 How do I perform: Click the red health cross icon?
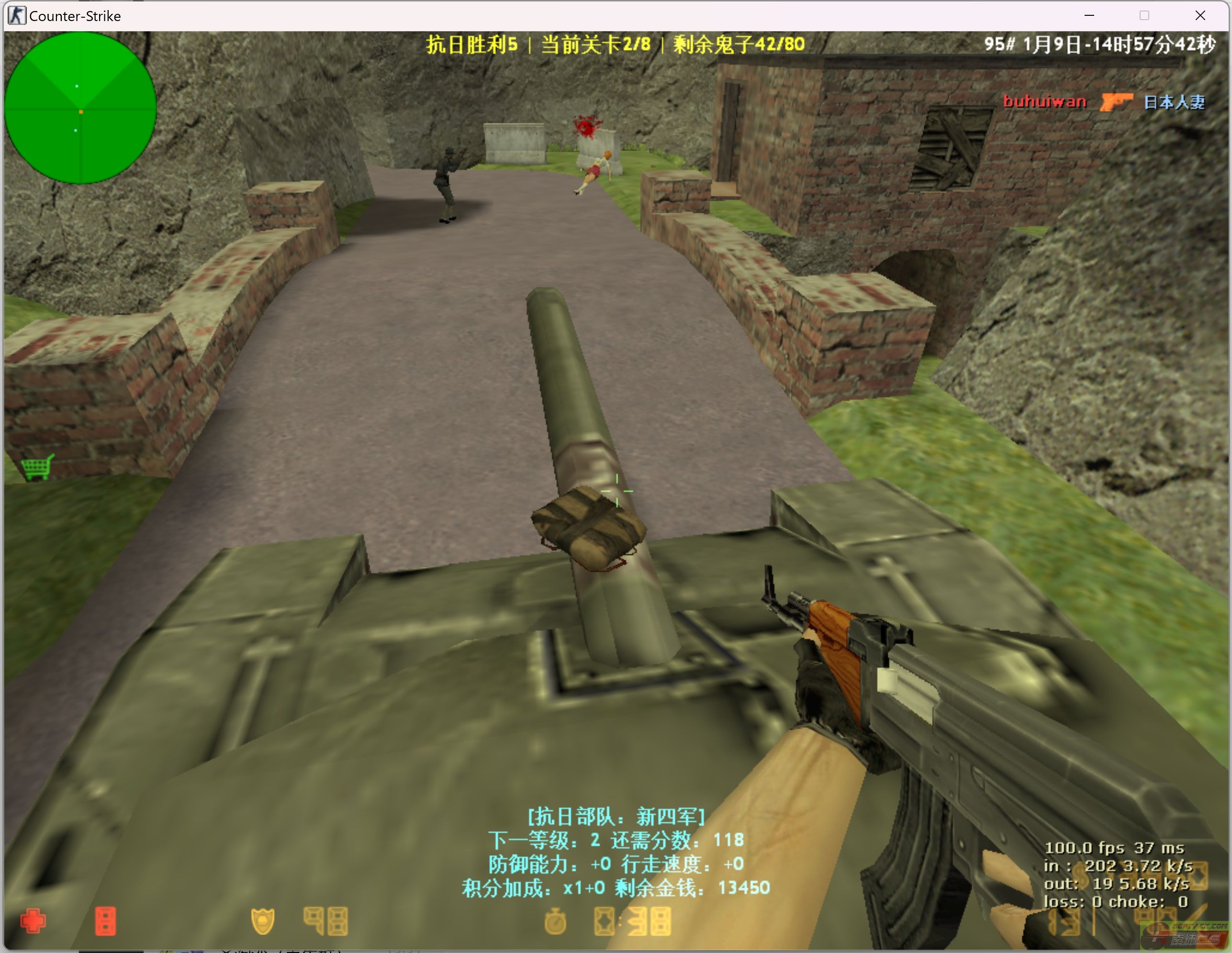coord(34,921)
